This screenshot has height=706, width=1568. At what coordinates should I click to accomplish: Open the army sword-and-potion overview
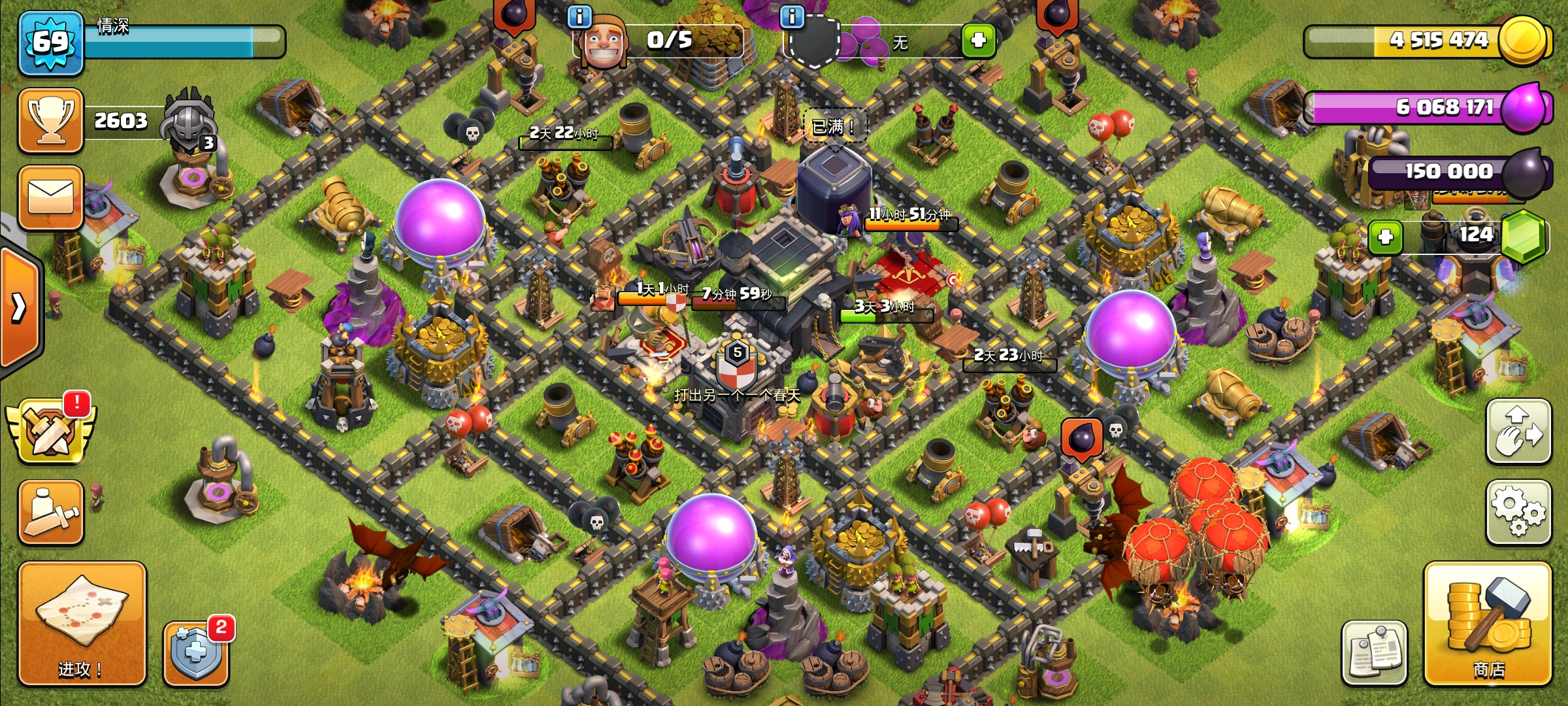point(51,512)
